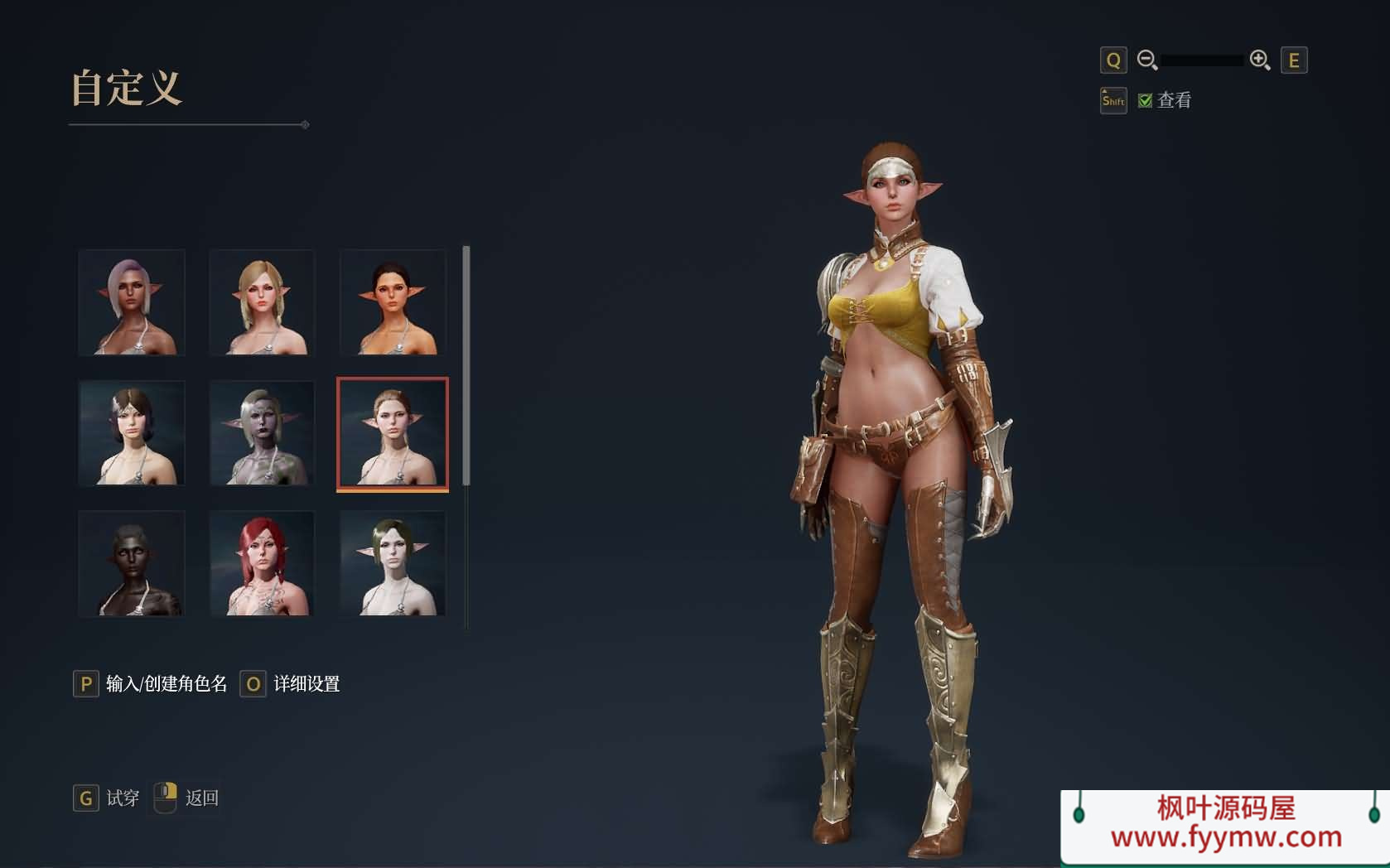Choose the long blonde-haired elf preset
Viewport: 1390px width, 868px height.
[x=262, y=302]
